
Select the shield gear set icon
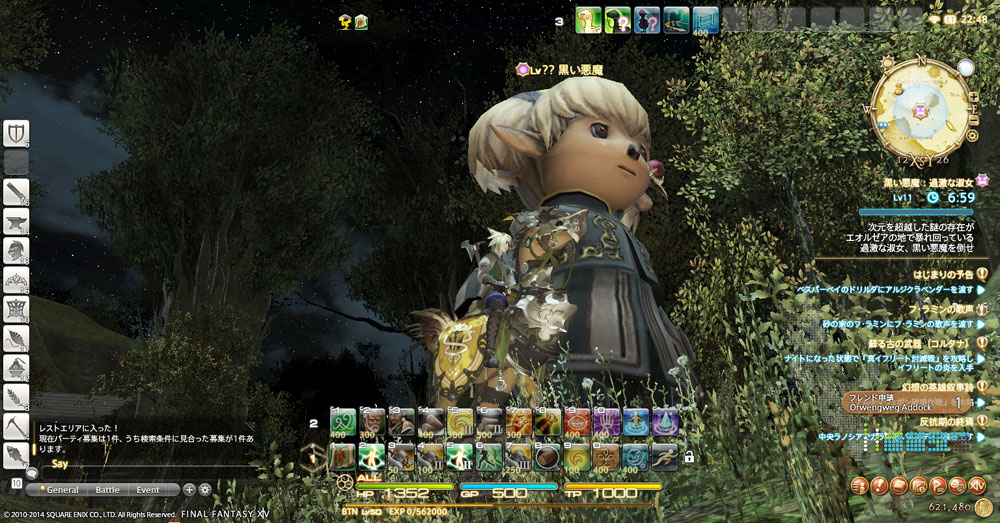point(16,133)
